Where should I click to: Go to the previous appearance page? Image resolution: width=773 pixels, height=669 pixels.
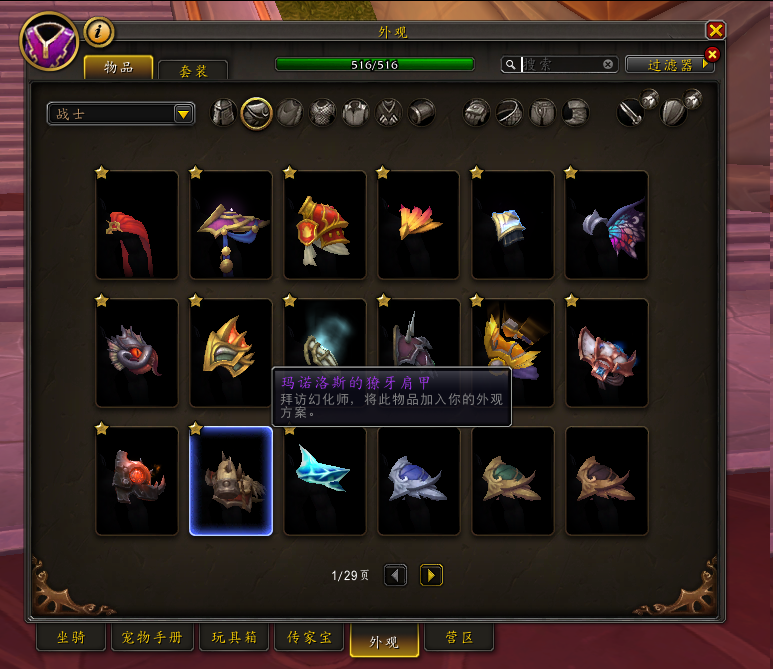[x=396, y=575]
